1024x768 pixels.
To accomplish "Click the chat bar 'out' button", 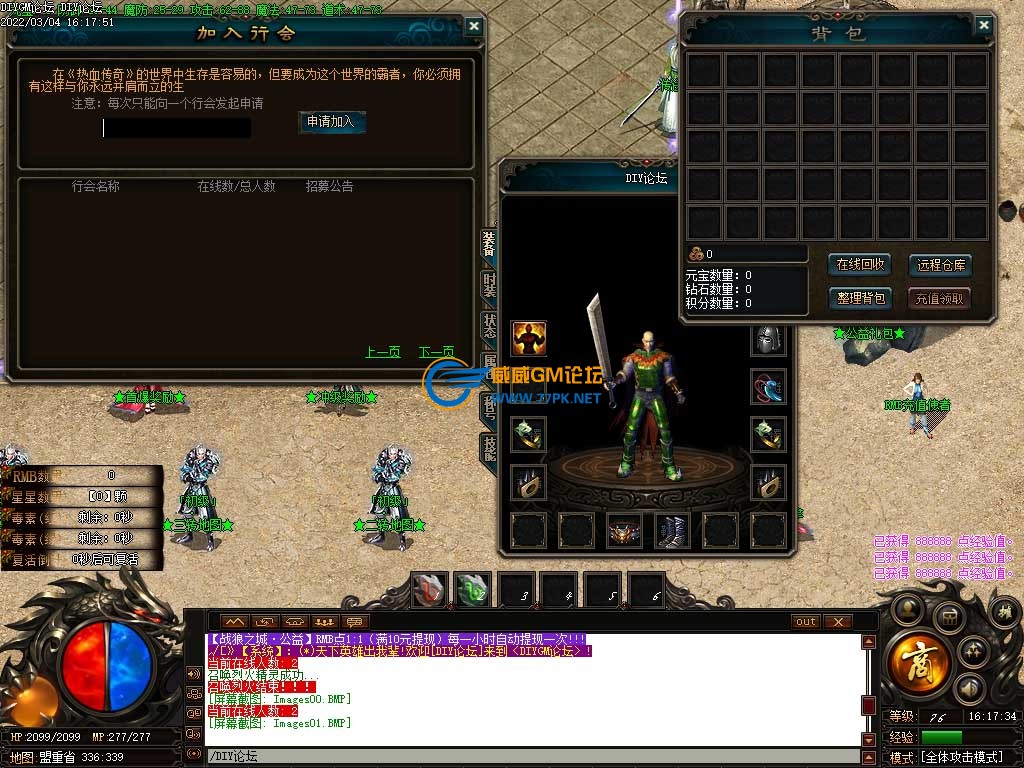I will (806, 622).
